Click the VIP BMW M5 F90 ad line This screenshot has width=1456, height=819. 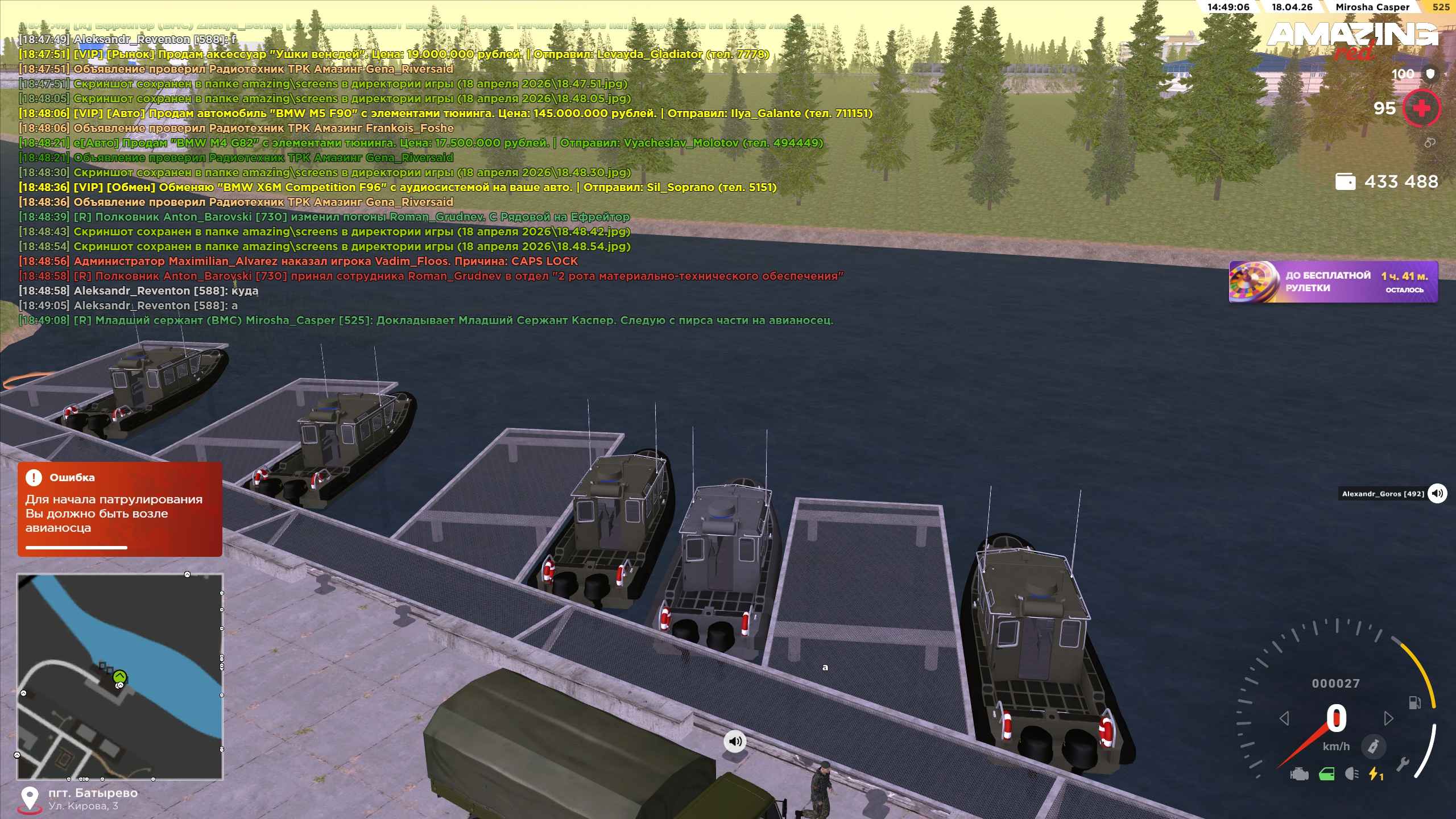point(445,113)
